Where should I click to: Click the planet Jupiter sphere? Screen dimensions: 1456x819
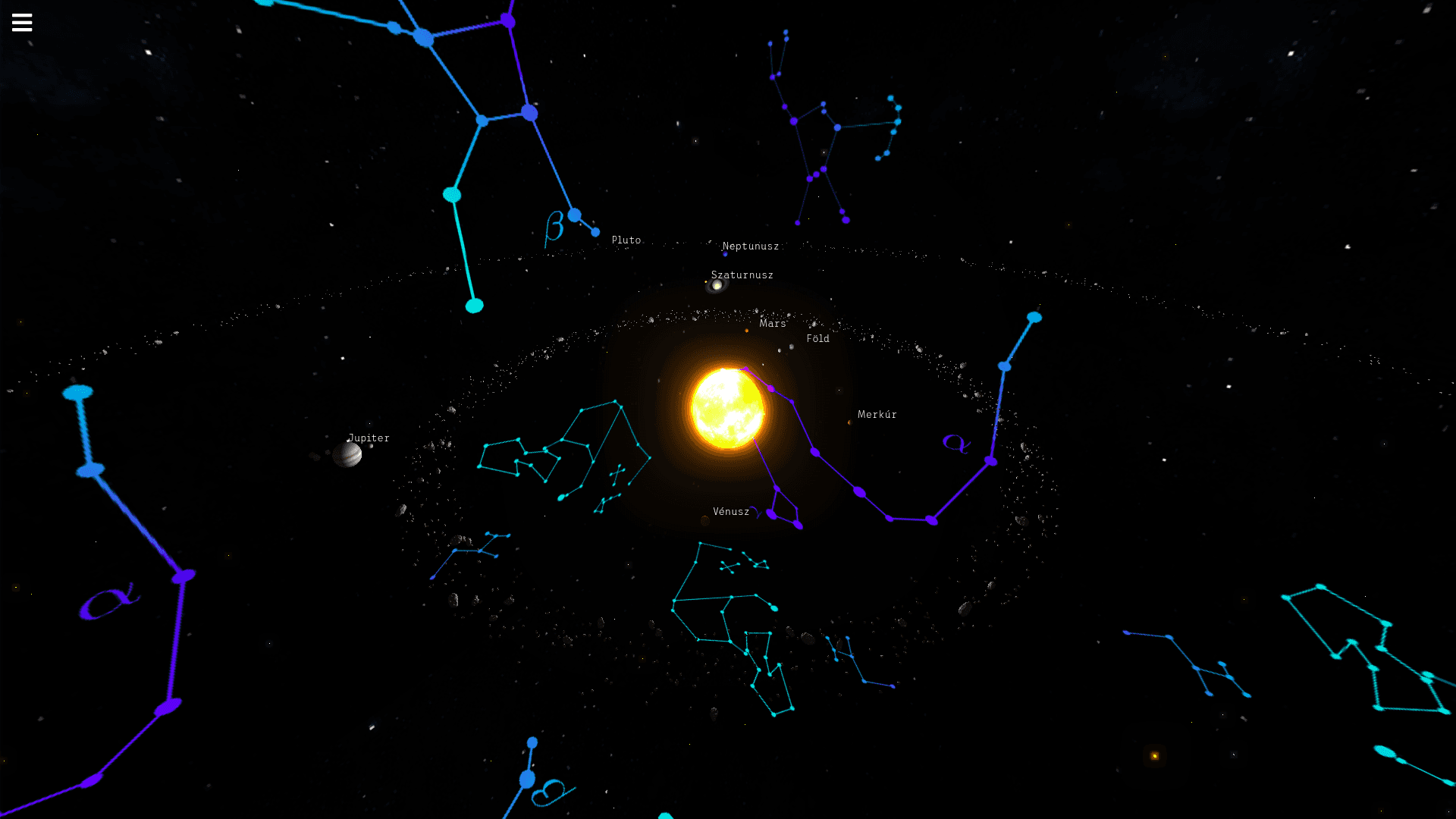coord(348,456)
